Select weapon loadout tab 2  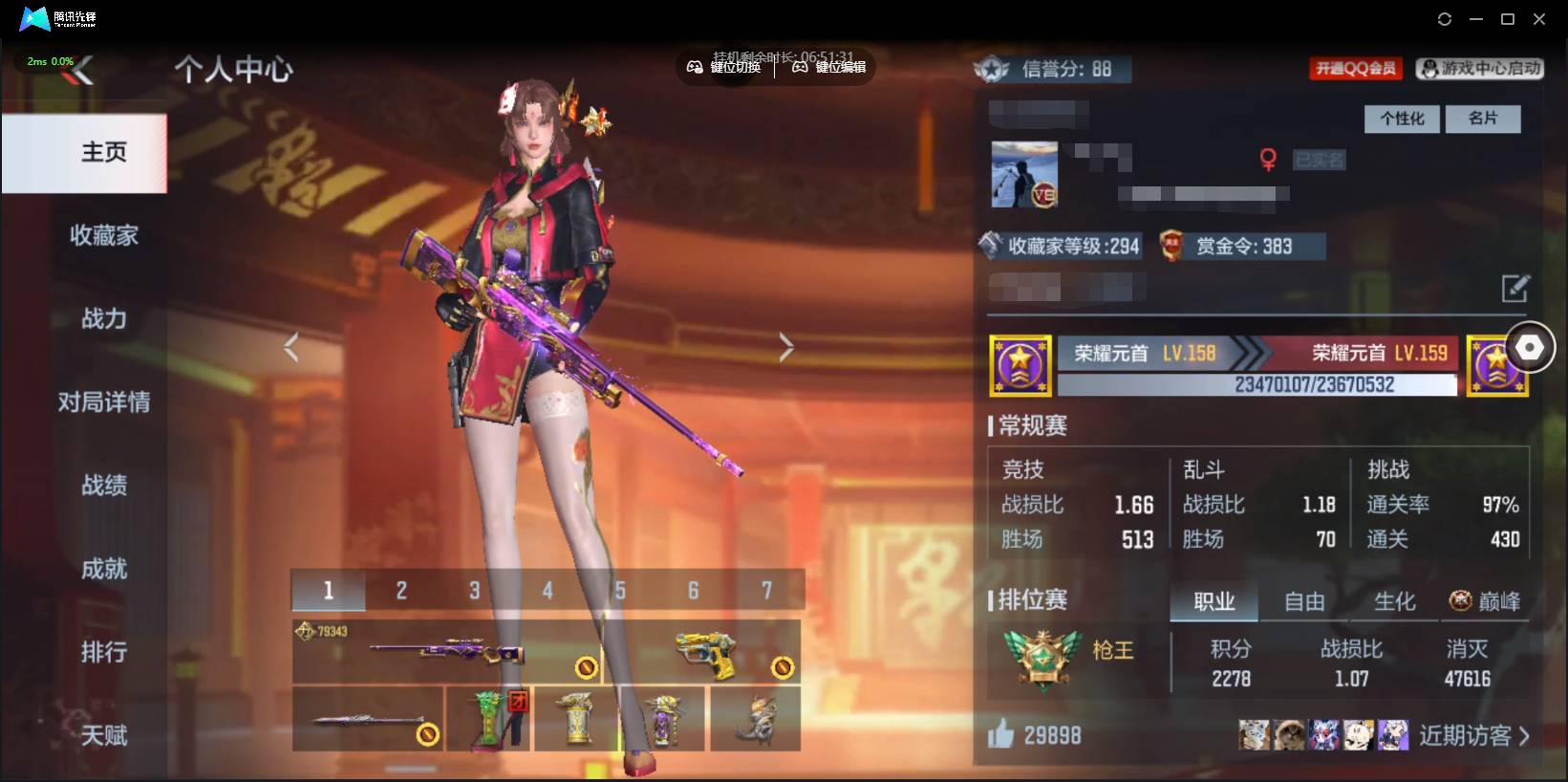click(400, 590)
